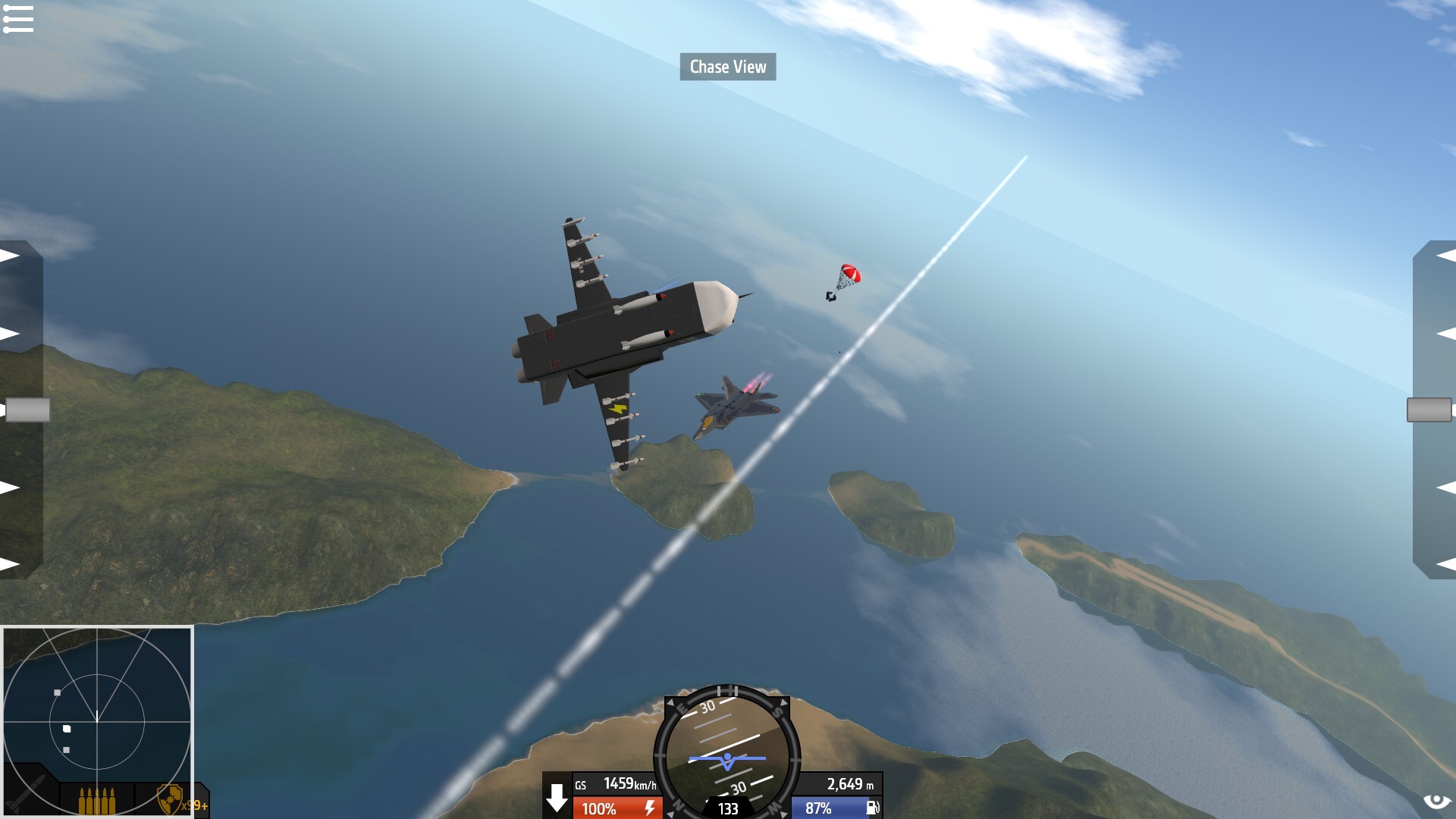Screen dimensions: 1456x819
Task: Activate the countermeasures shield icon
Action: tap(171, 799)
